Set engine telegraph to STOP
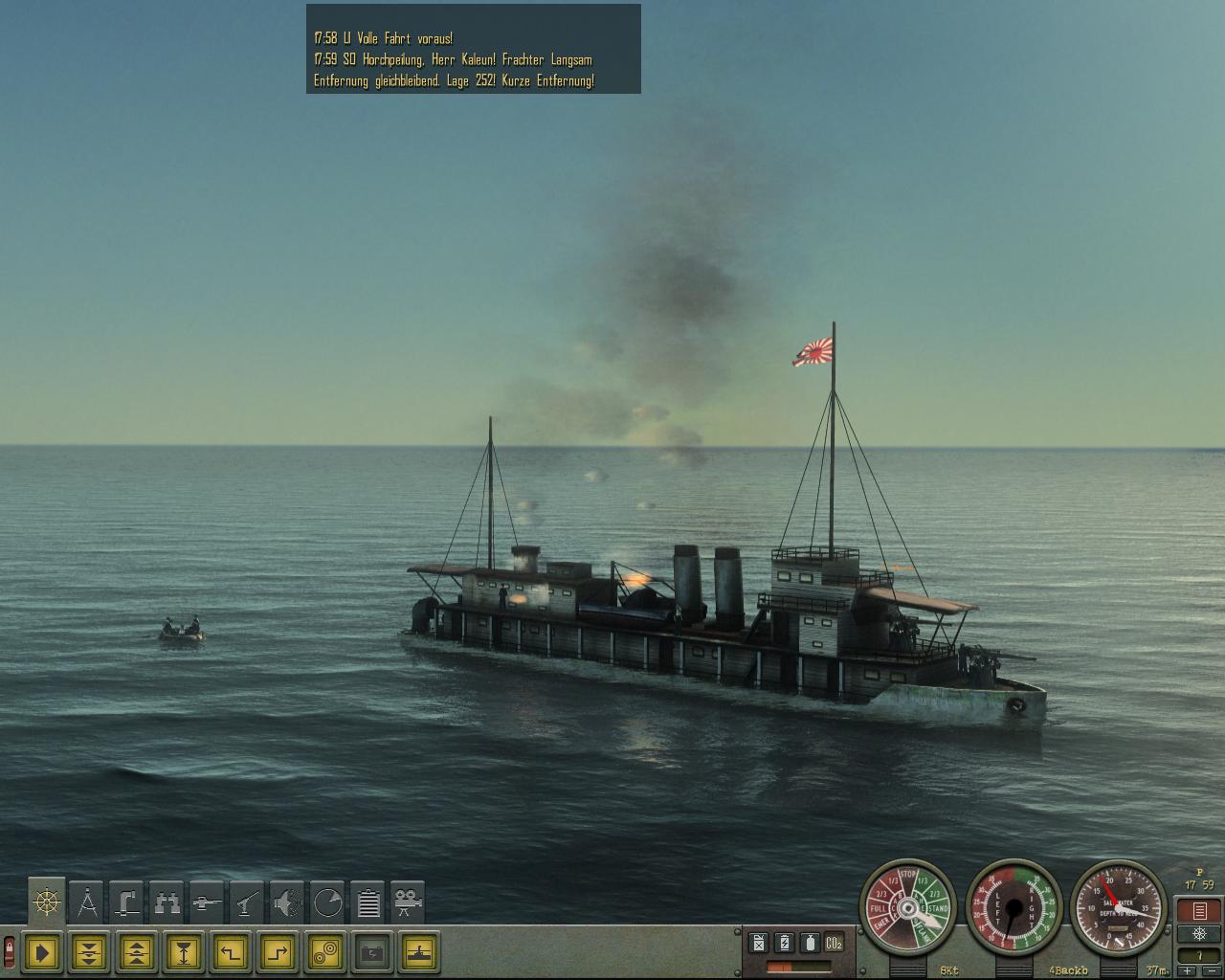Image resolution: width=1225 pixels, height=980 pixels. click(909, 874)
